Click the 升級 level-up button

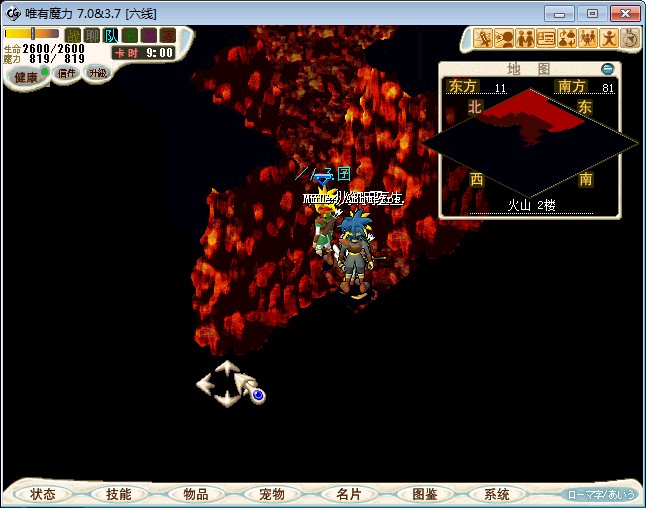coord(97,73)
